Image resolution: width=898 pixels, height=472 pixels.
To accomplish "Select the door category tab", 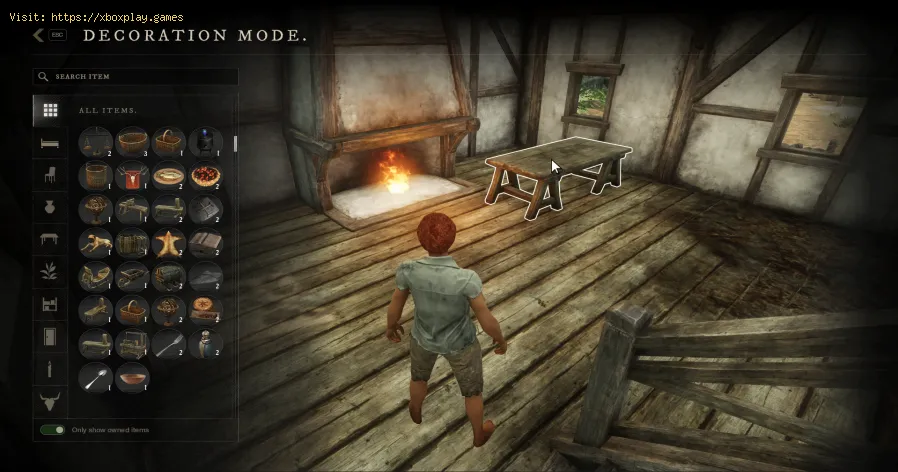I will (49, 337).
